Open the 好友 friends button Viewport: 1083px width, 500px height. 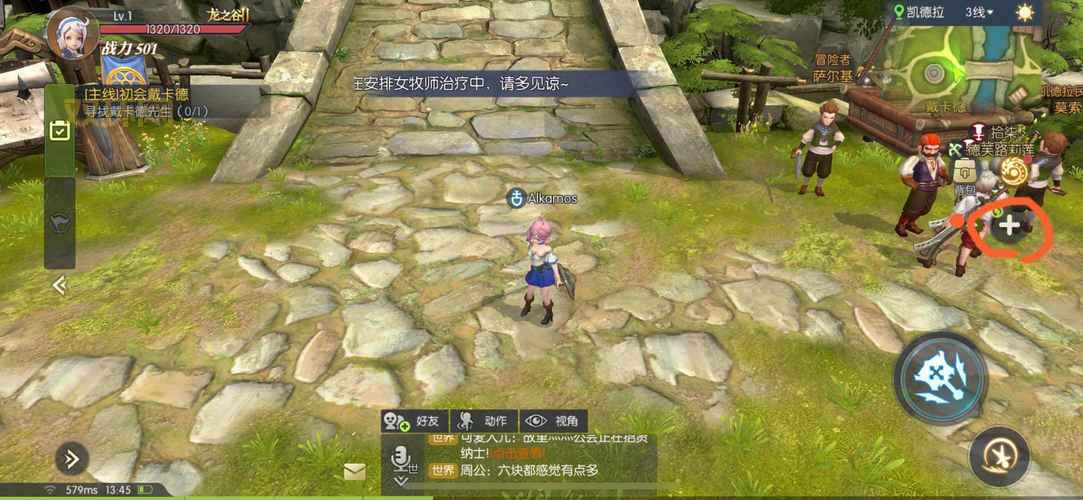[413, 421]
